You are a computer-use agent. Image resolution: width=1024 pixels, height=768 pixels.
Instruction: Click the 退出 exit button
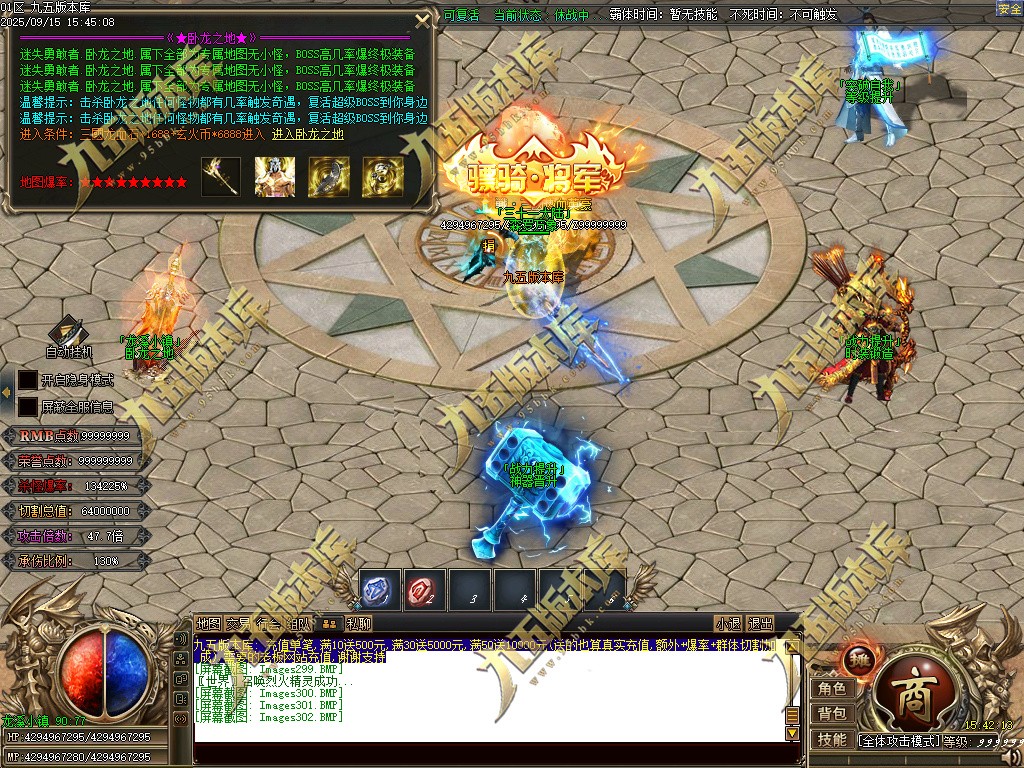[761, 624]
